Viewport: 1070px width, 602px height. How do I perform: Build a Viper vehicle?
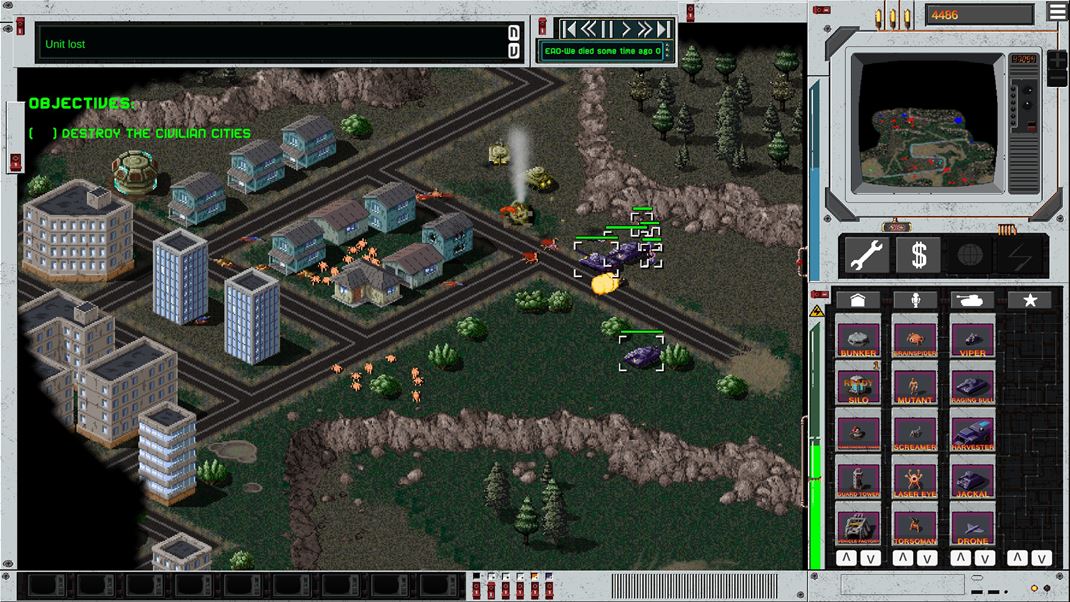pos(972,338)
